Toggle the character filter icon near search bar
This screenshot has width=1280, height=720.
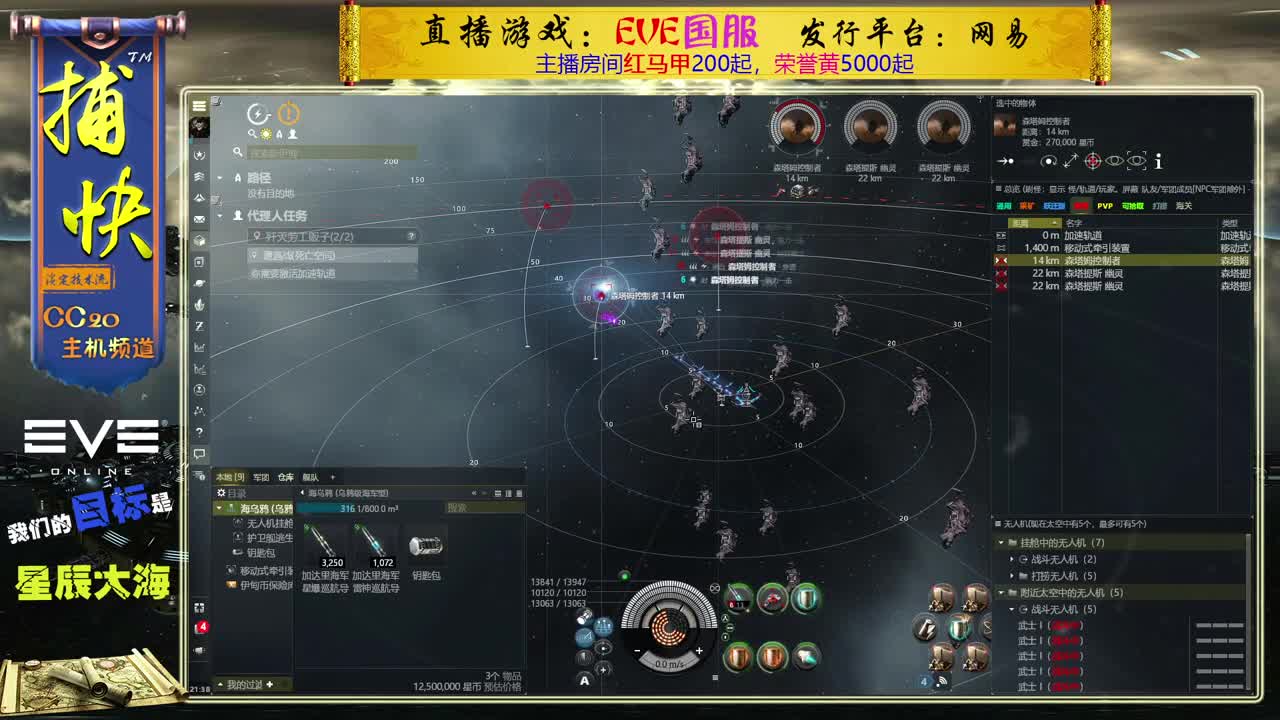pos(293,134)
